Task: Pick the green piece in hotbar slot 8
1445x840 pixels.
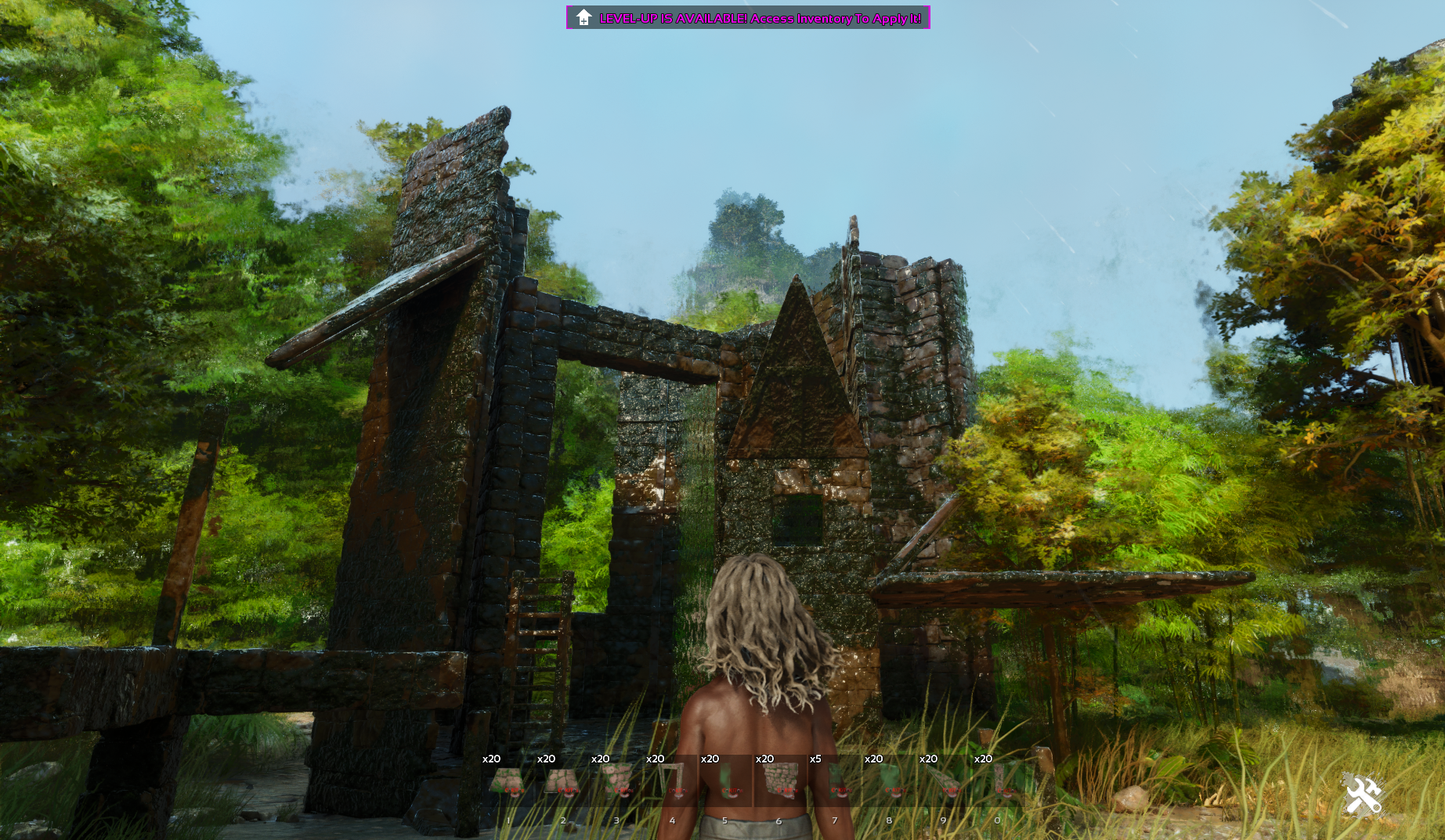Action: [x=890, y=781]
